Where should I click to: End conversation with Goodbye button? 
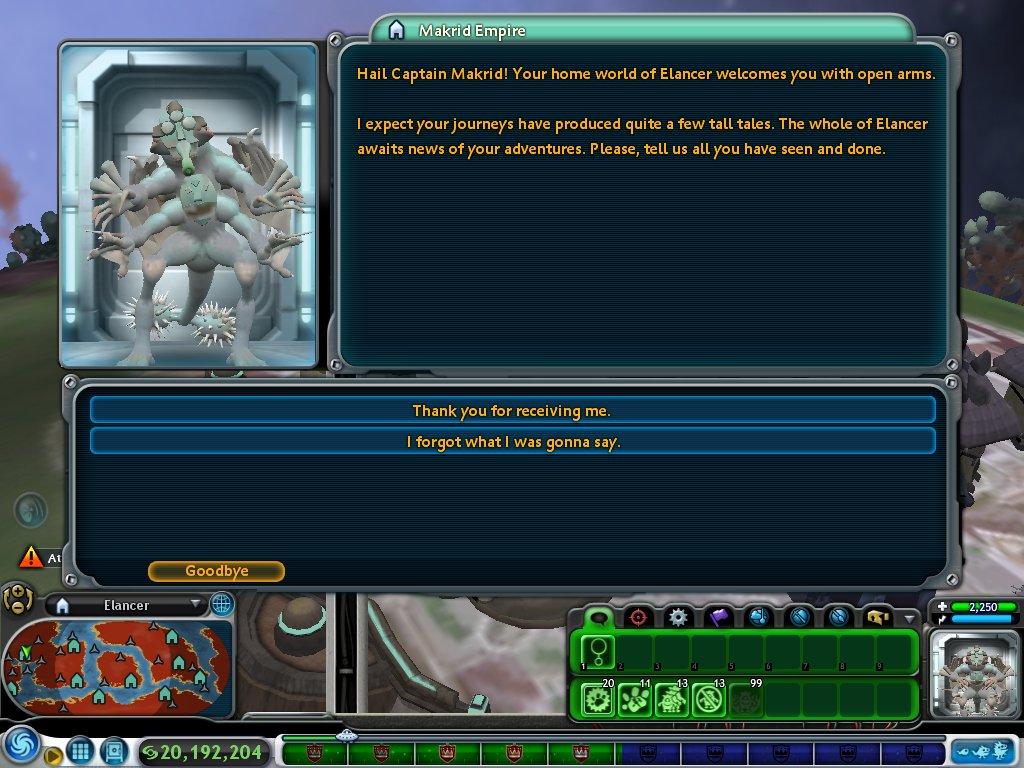pos(216,571)
